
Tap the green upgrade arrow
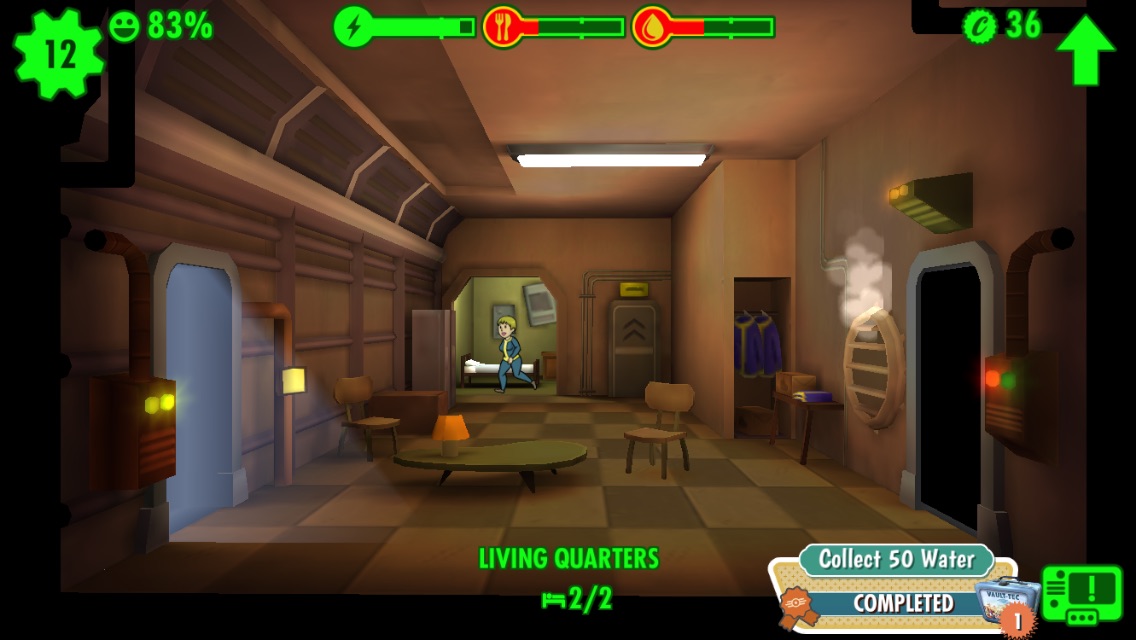(1085, 49)
